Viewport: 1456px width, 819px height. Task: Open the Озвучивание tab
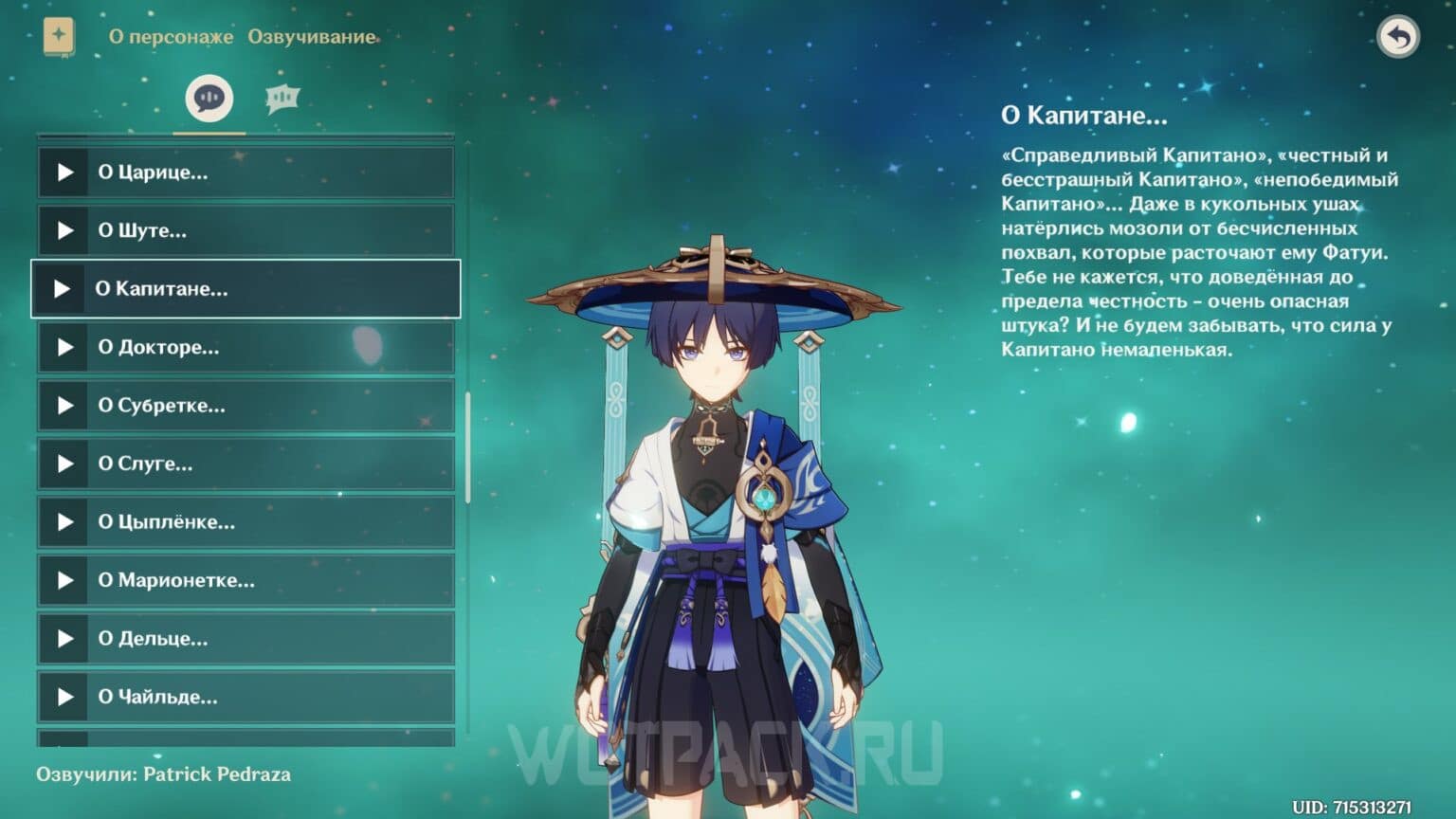click(312, 37)
